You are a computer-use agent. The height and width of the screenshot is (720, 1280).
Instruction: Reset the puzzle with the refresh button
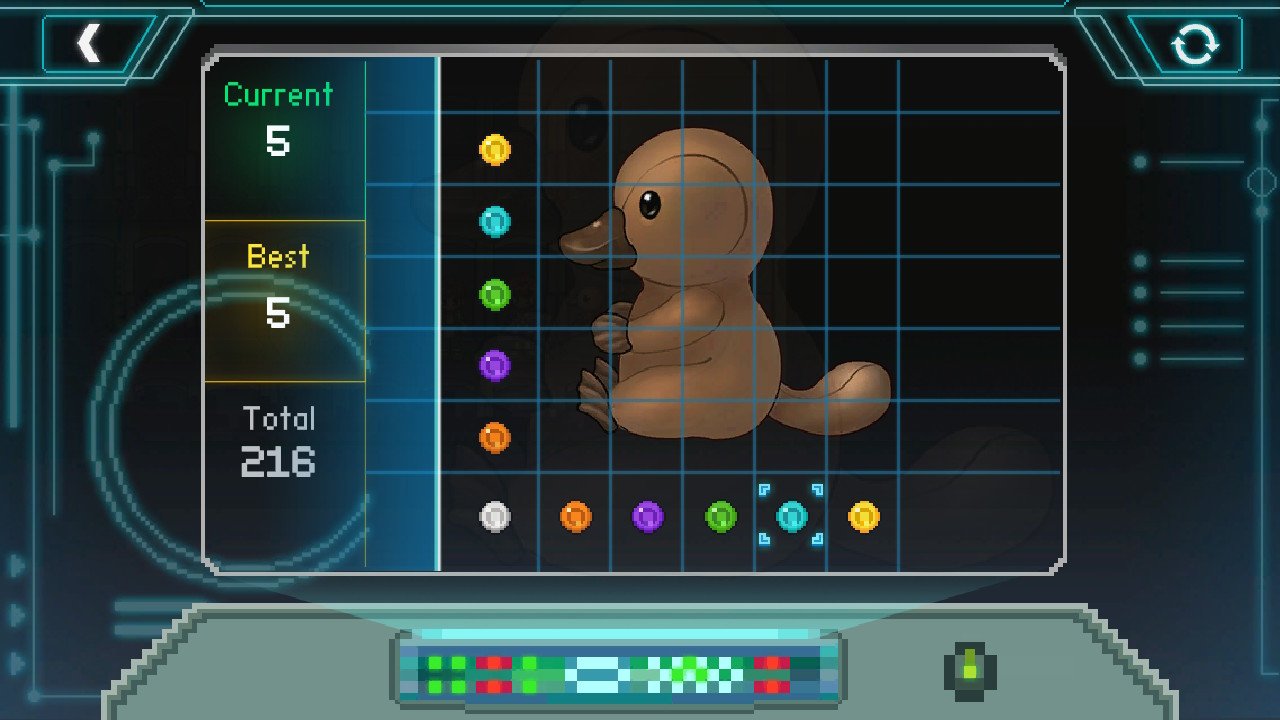(1195, 45)
